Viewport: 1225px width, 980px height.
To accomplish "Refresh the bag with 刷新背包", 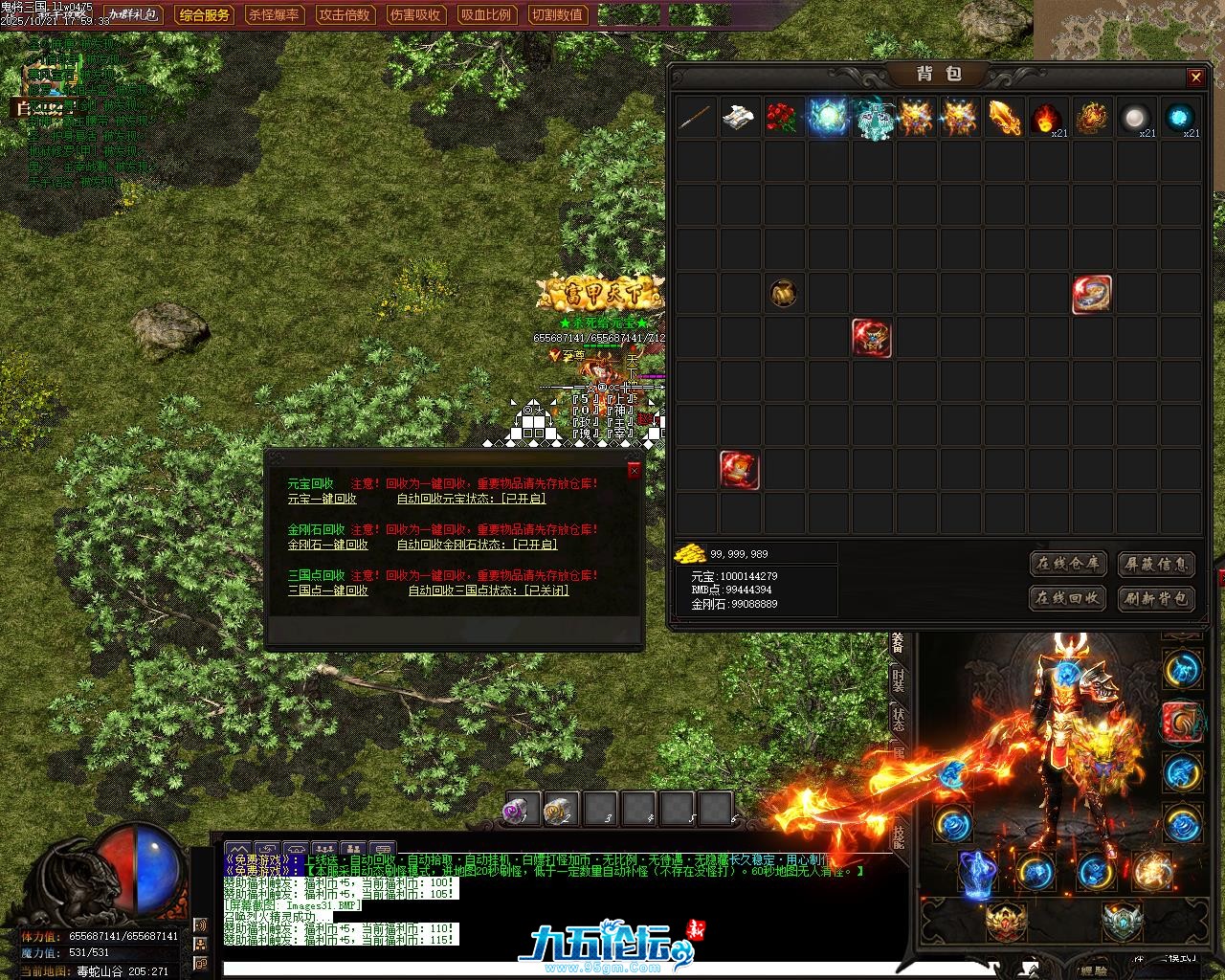I will 1155,598.
